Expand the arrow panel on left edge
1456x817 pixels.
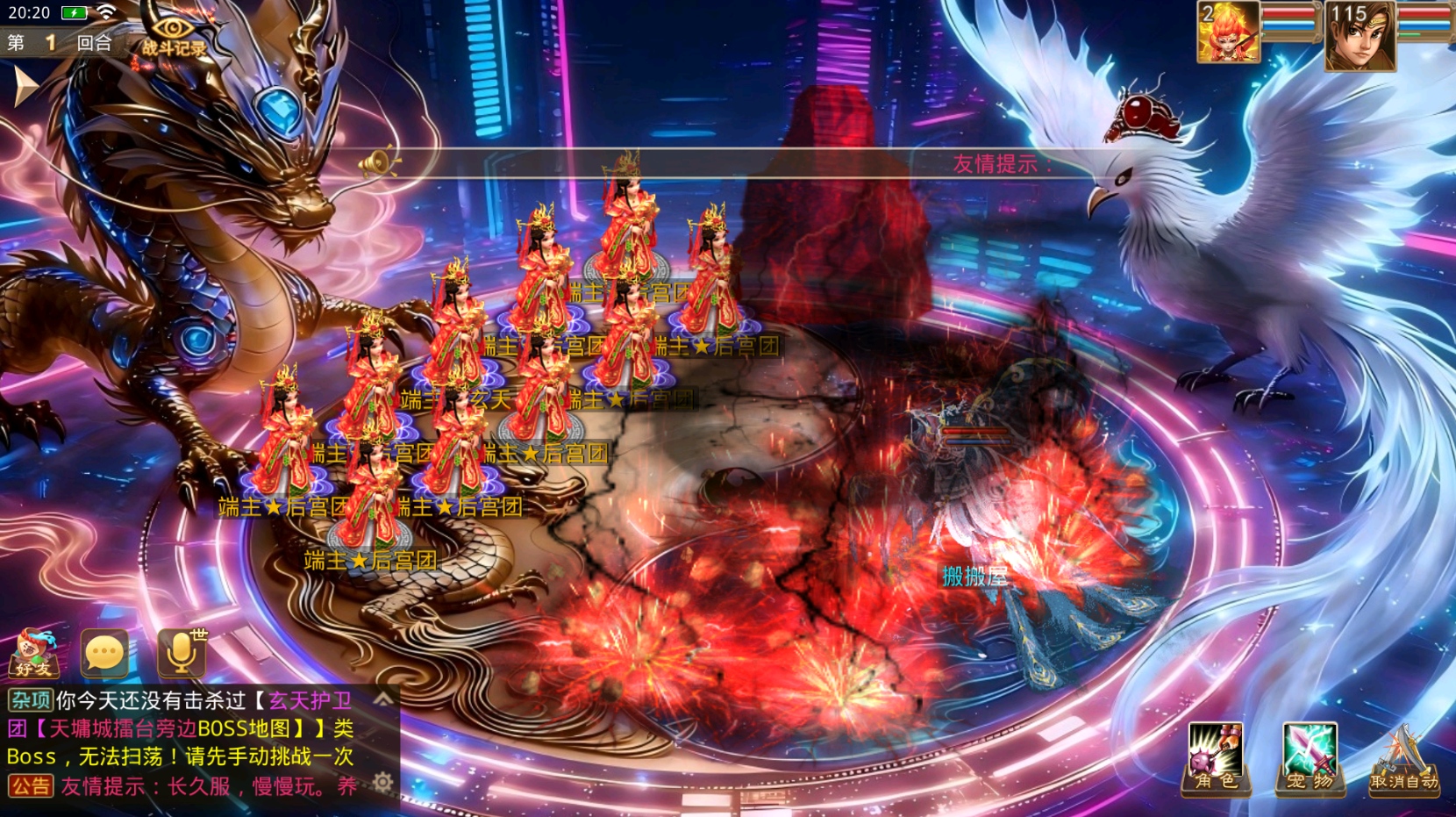point(25,88)
